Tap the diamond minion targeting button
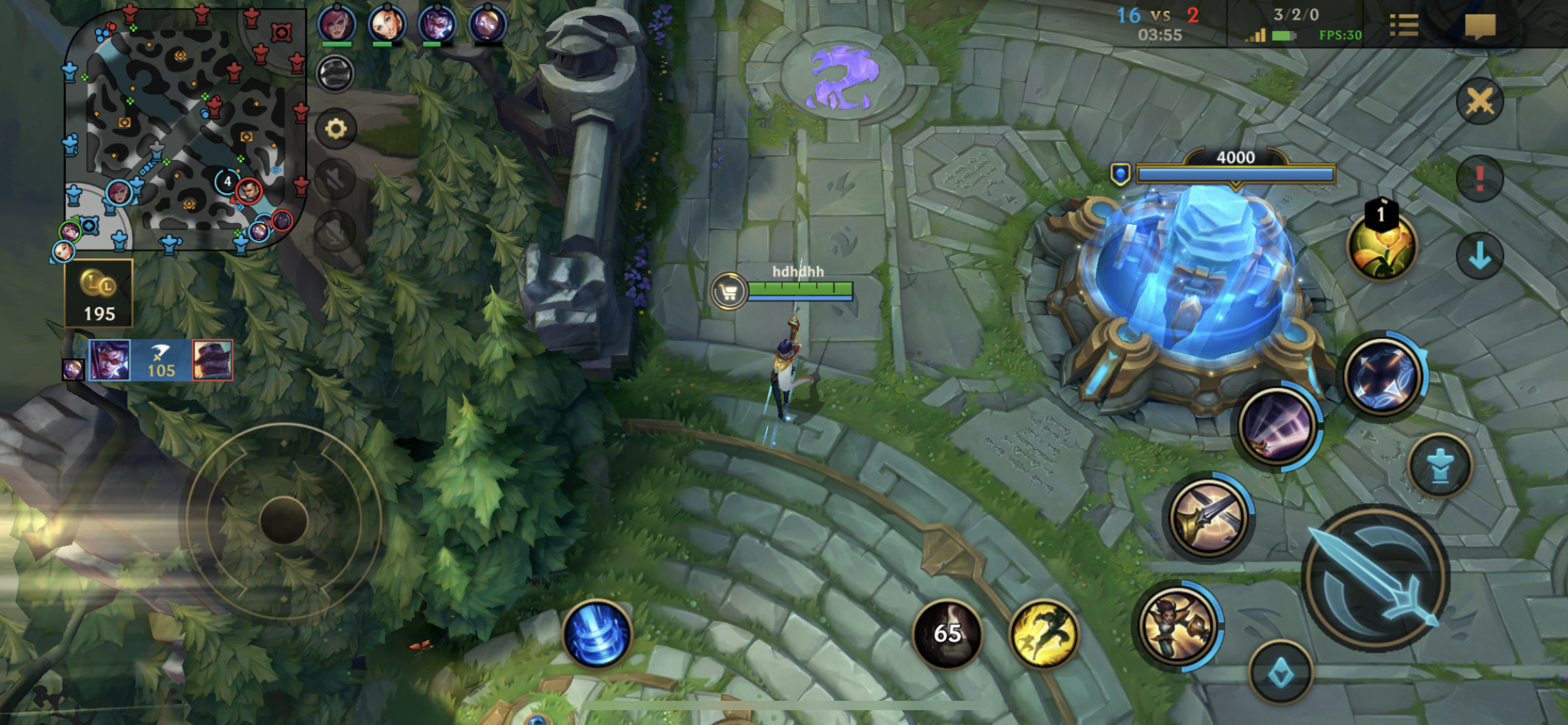This screenshot has width=1568, height=725. coord(1281,673)
